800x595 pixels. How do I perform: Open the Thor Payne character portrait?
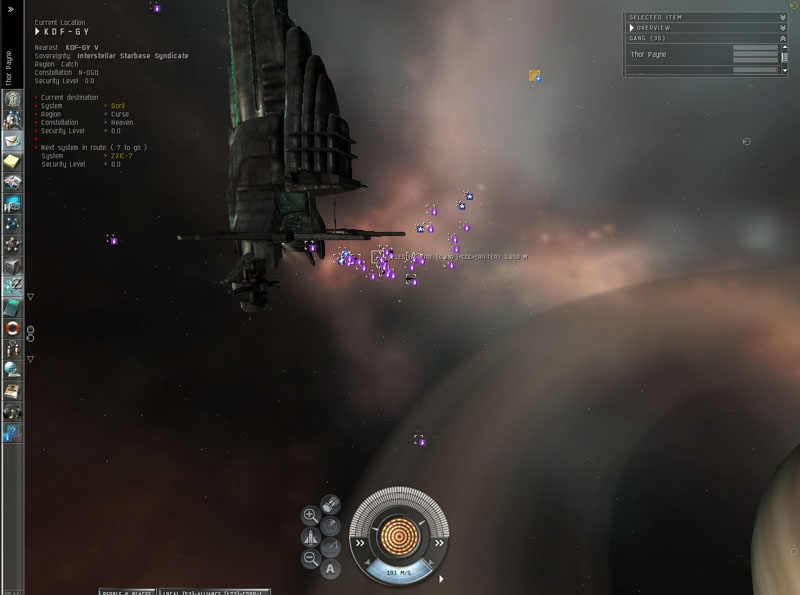pyautogui.click(x=13, y=100)
